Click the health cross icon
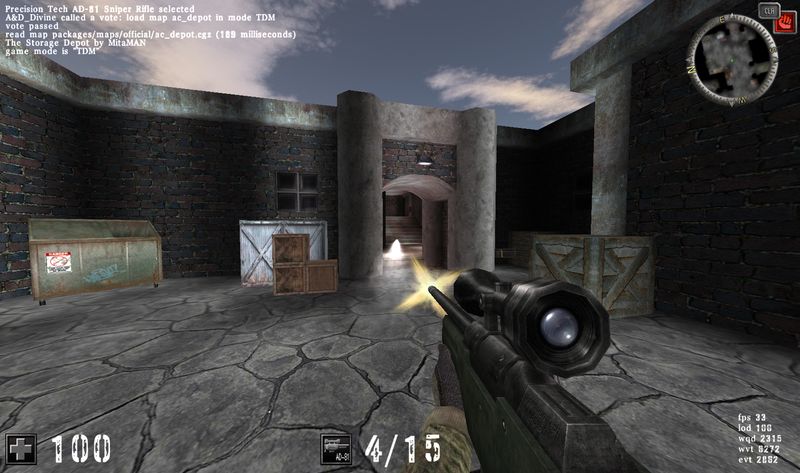Screen dimensions: 800x473 pos(20,447)
